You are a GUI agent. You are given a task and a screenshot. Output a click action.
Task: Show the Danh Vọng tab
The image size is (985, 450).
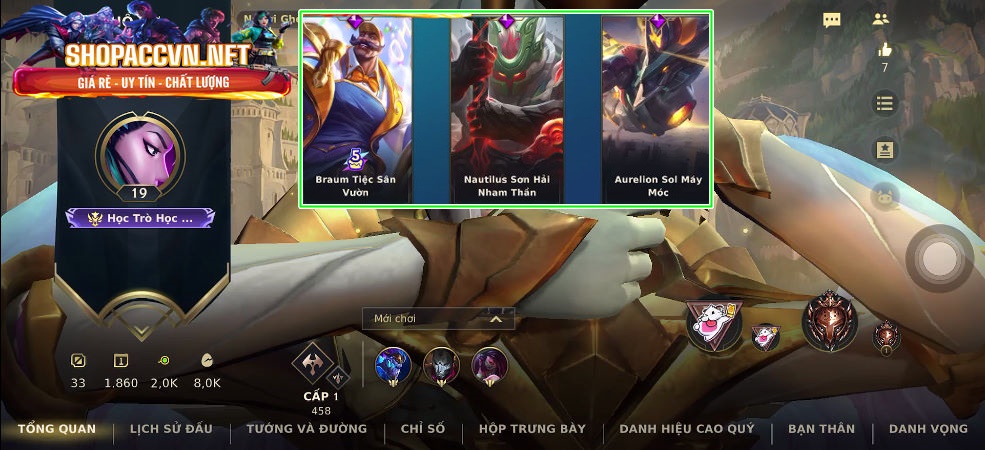[928, 429]
